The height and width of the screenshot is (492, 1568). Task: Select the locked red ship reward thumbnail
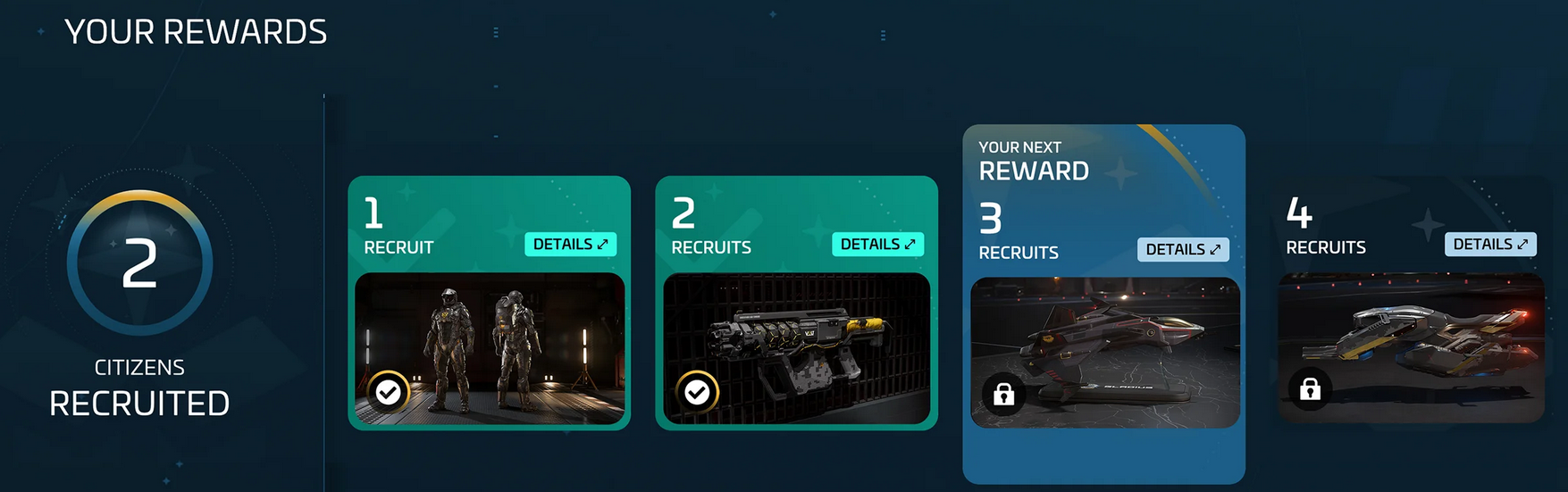(1105, 353)
